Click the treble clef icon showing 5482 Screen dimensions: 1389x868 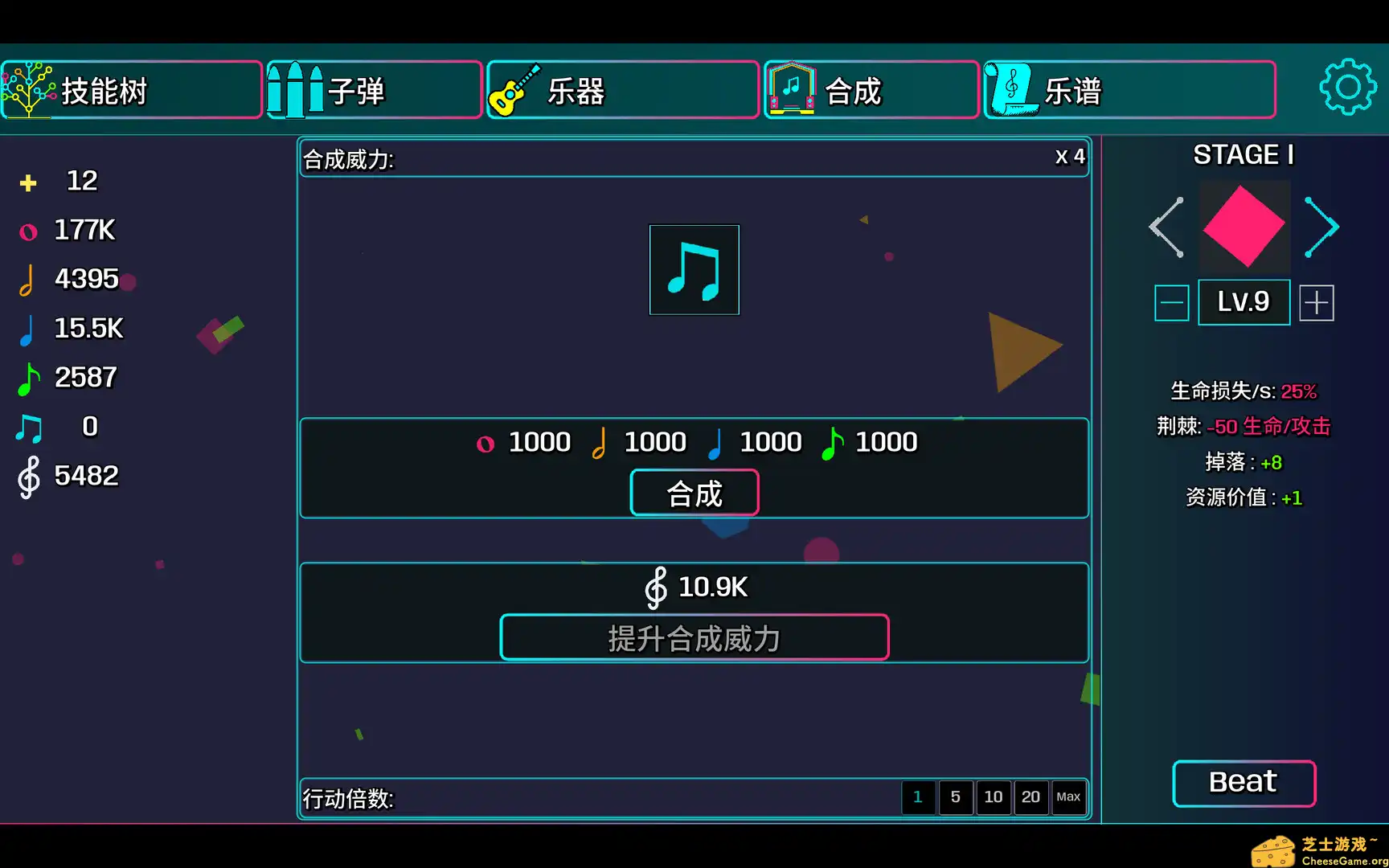pyautogui.click(x=27, y=476)
